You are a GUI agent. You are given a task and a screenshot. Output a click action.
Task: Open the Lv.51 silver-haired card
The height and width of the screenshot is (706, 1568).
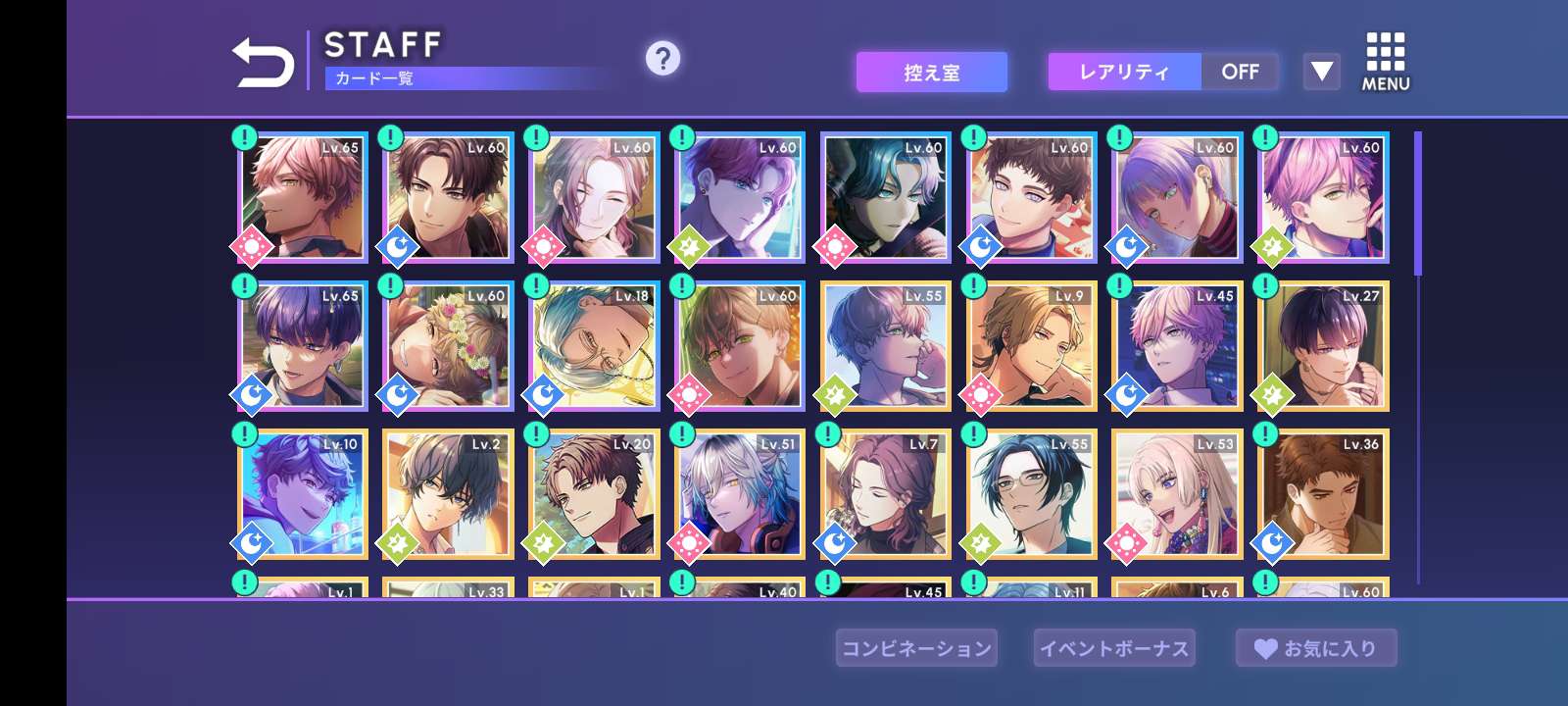coord(740,493)
